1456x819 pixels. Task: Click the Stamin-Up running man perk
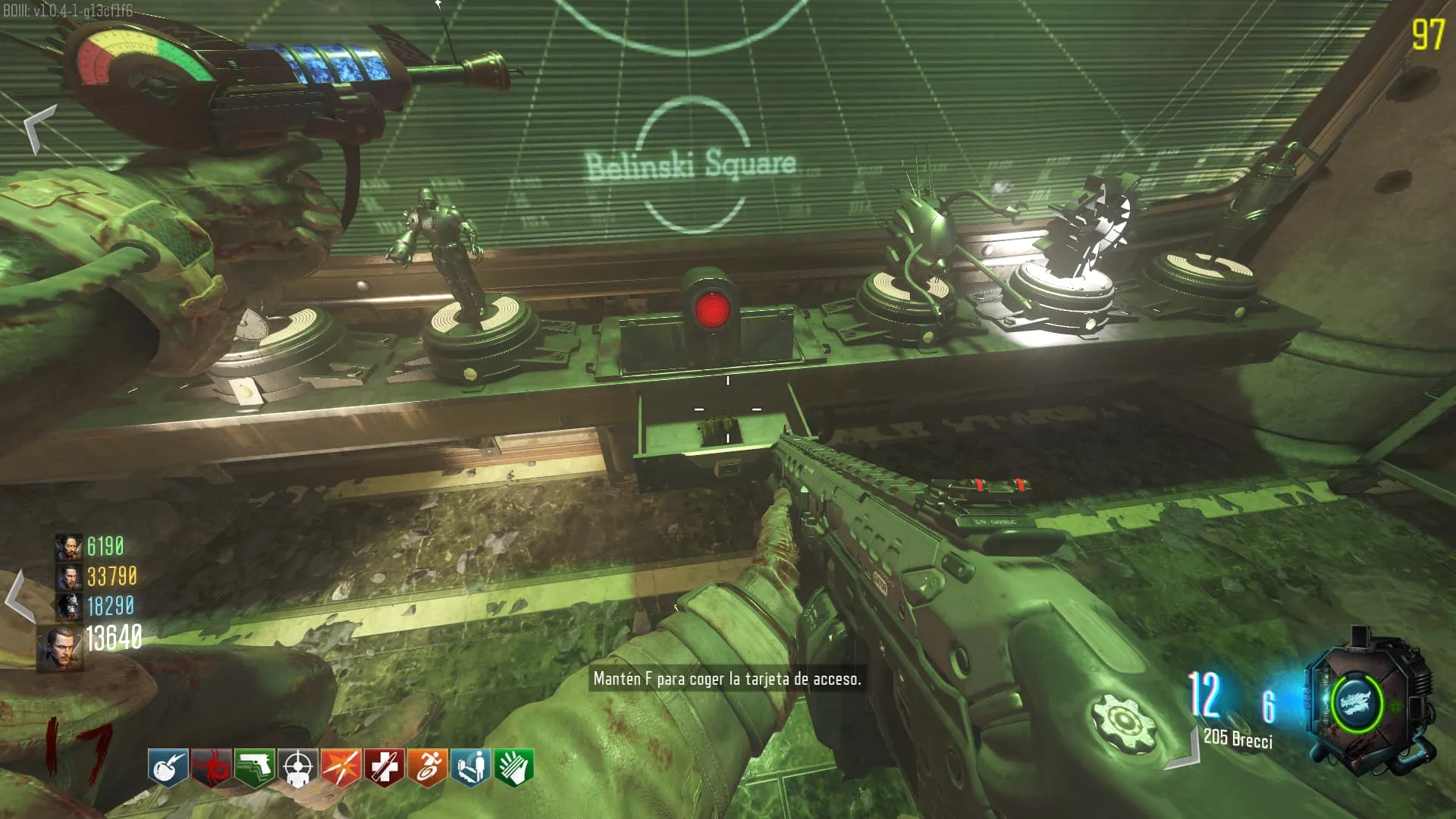pyautogui.click(x=427, y=768)
